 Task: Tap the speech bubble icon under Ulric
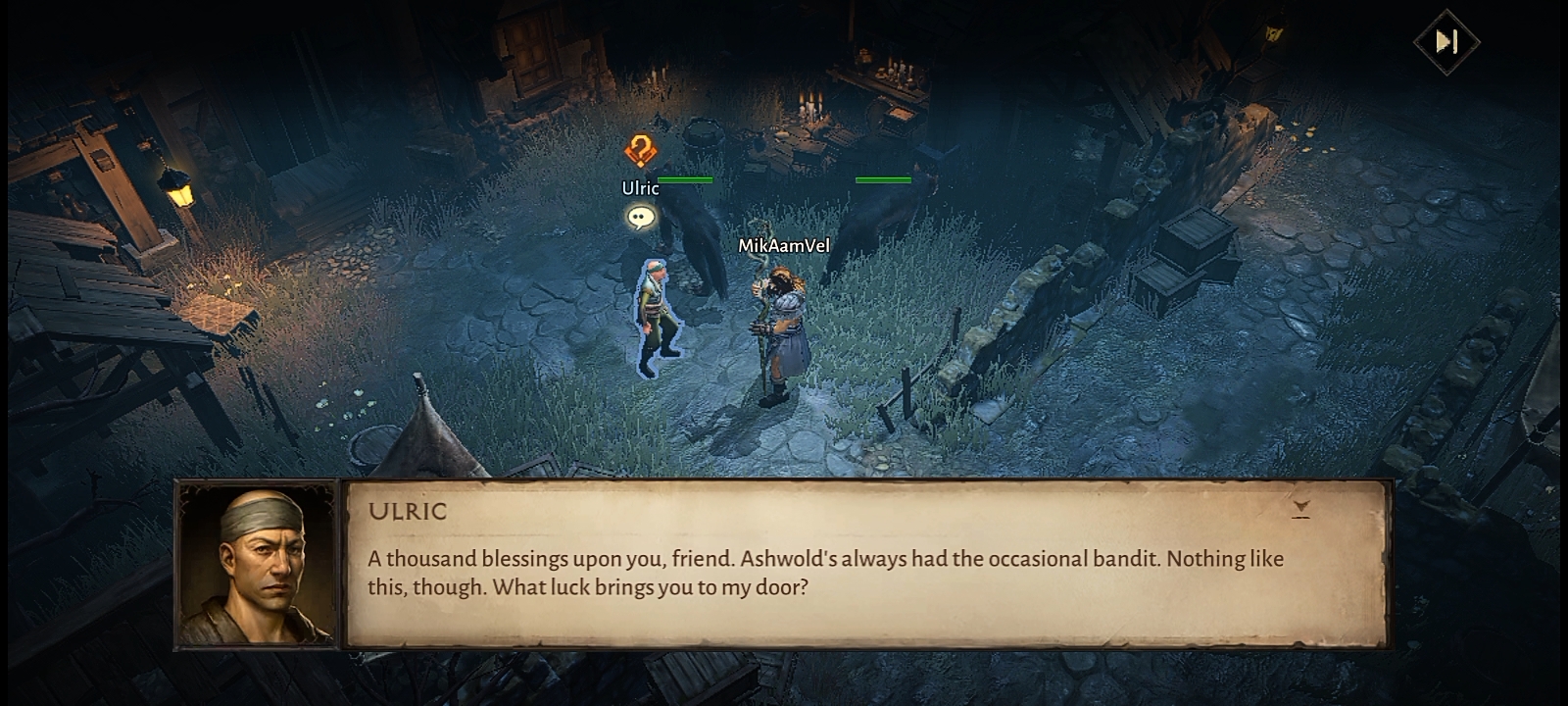click(641, 217)
